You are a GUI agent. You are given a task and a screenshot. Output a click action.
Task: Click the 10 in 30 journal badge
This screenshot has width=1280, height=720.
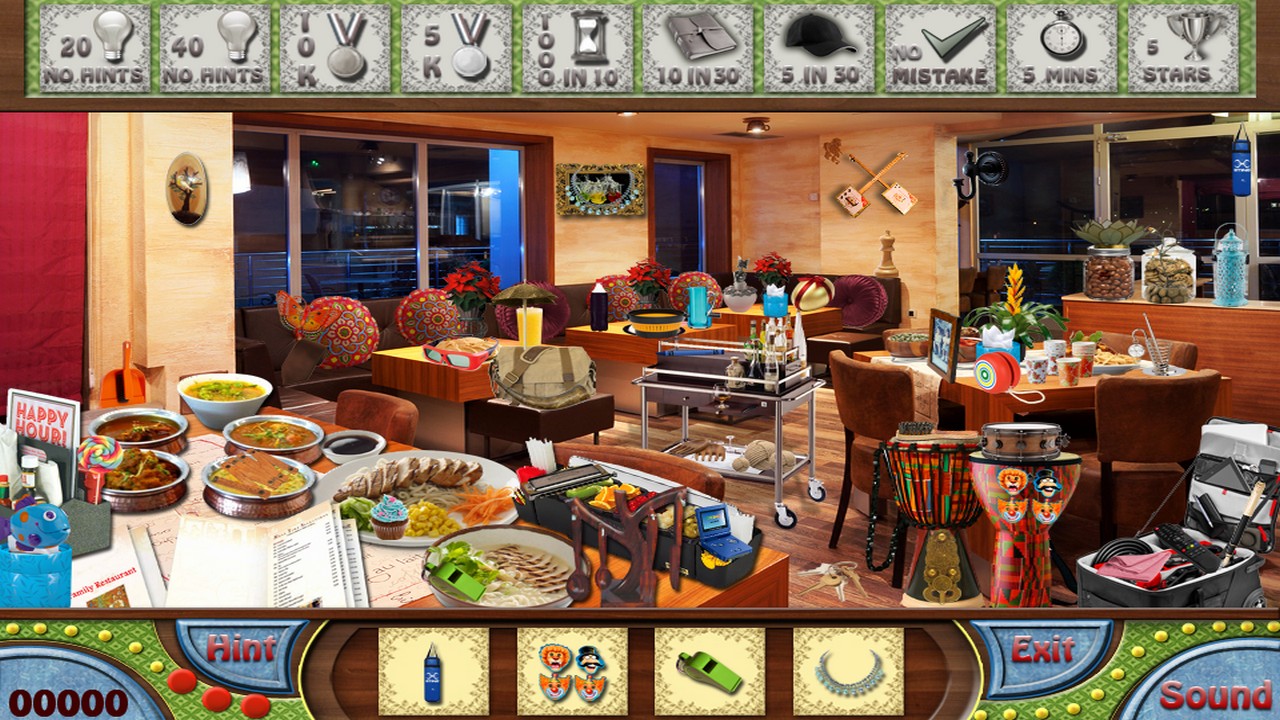tap(698, 46)
